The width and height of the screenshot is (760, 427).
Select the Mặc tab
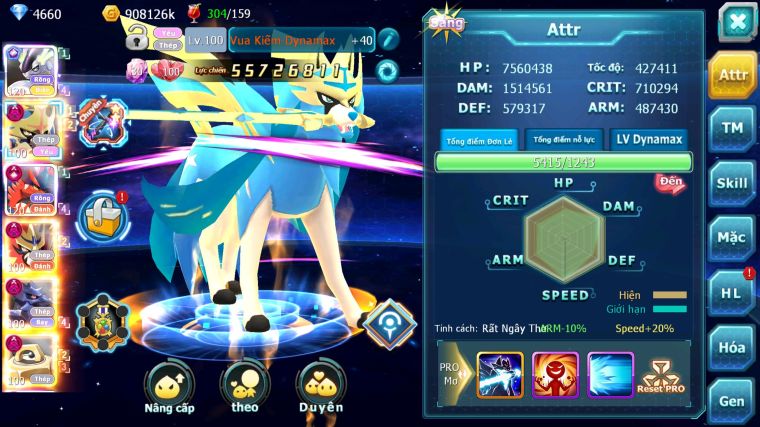point(732,237)
